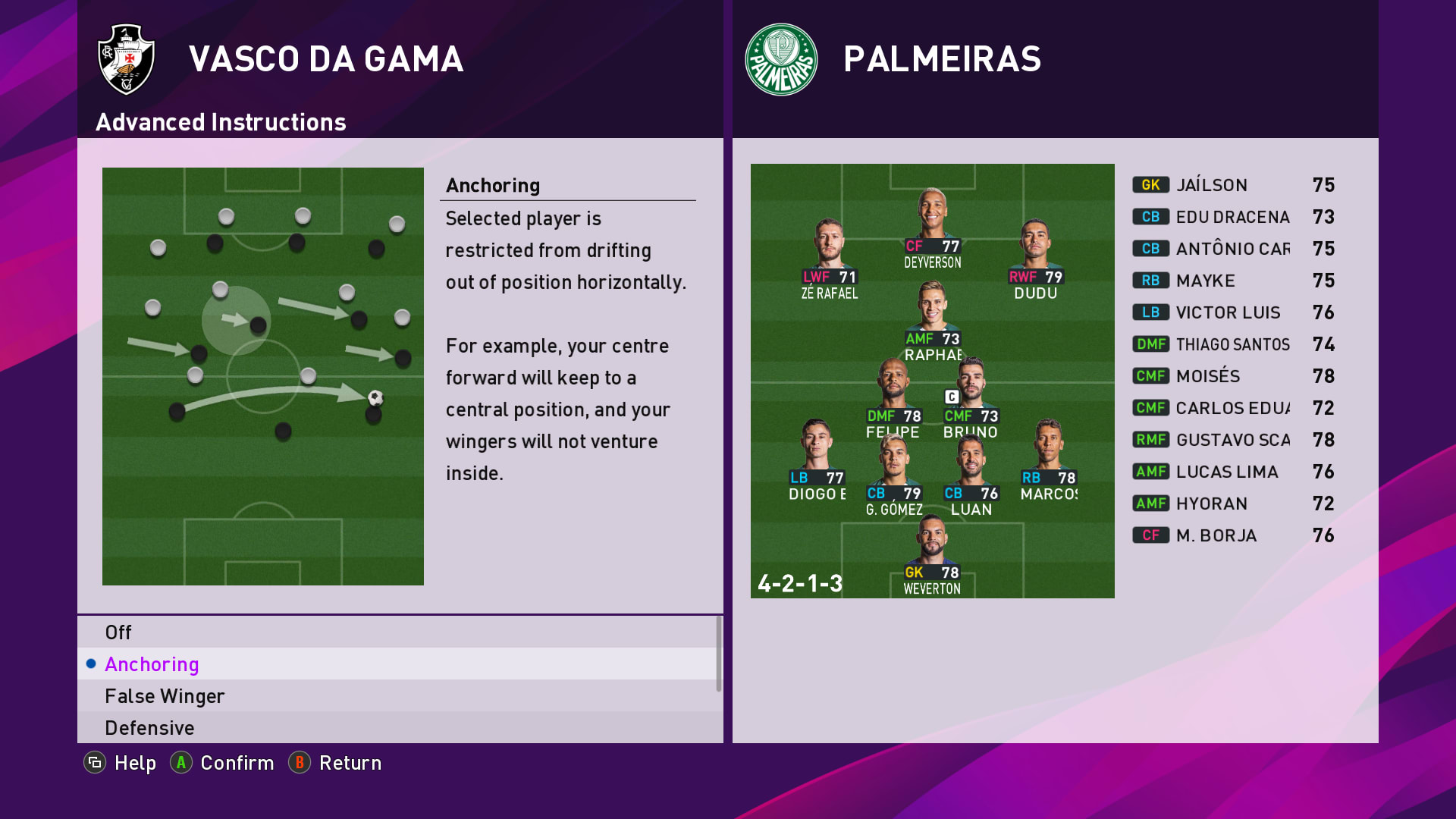1456x819 pixels.
Task: Pick left winger Zé Rafael
Action: (829, 259)
